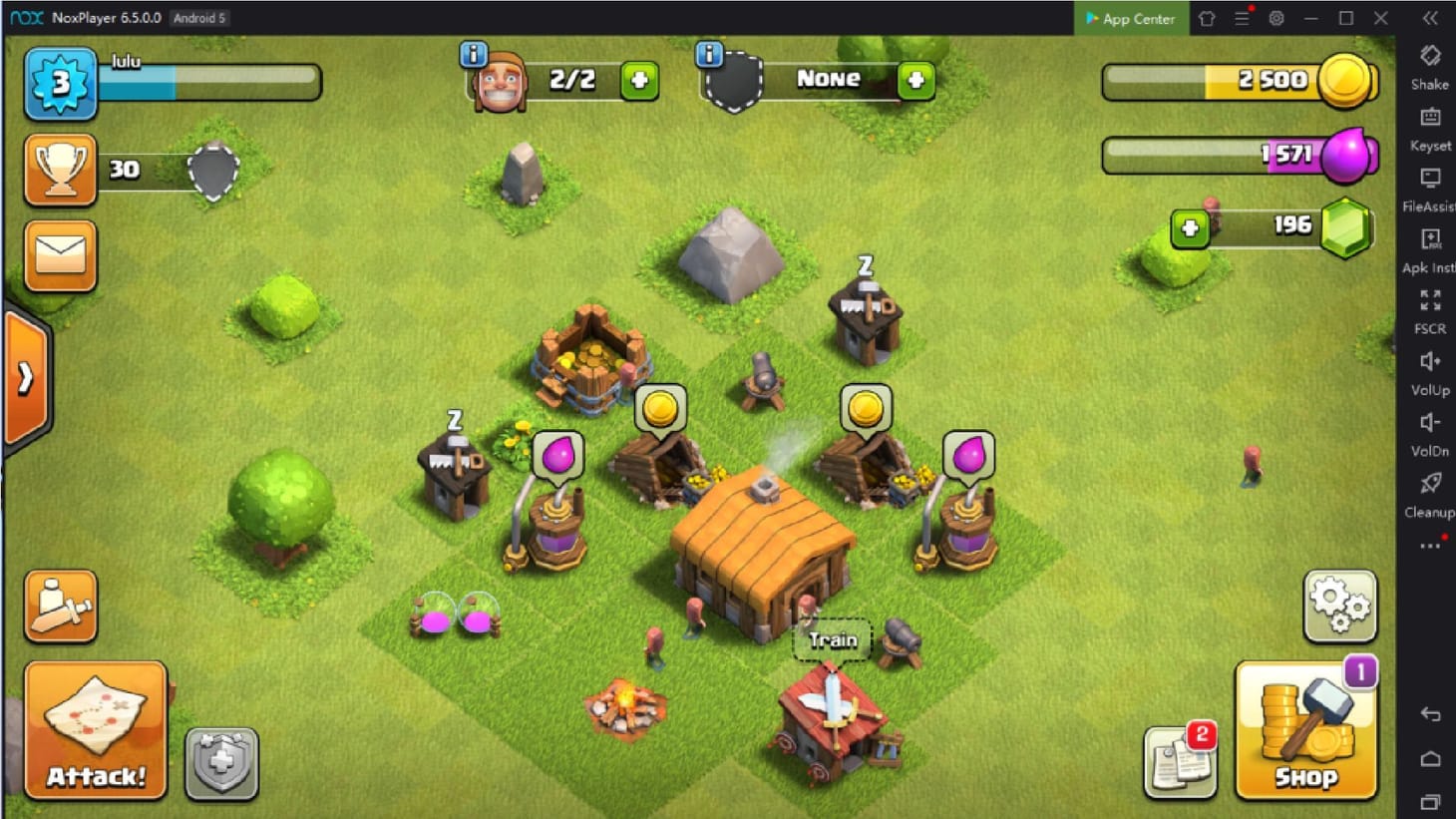Increase volume with VolUp

tap(1429, 369)
